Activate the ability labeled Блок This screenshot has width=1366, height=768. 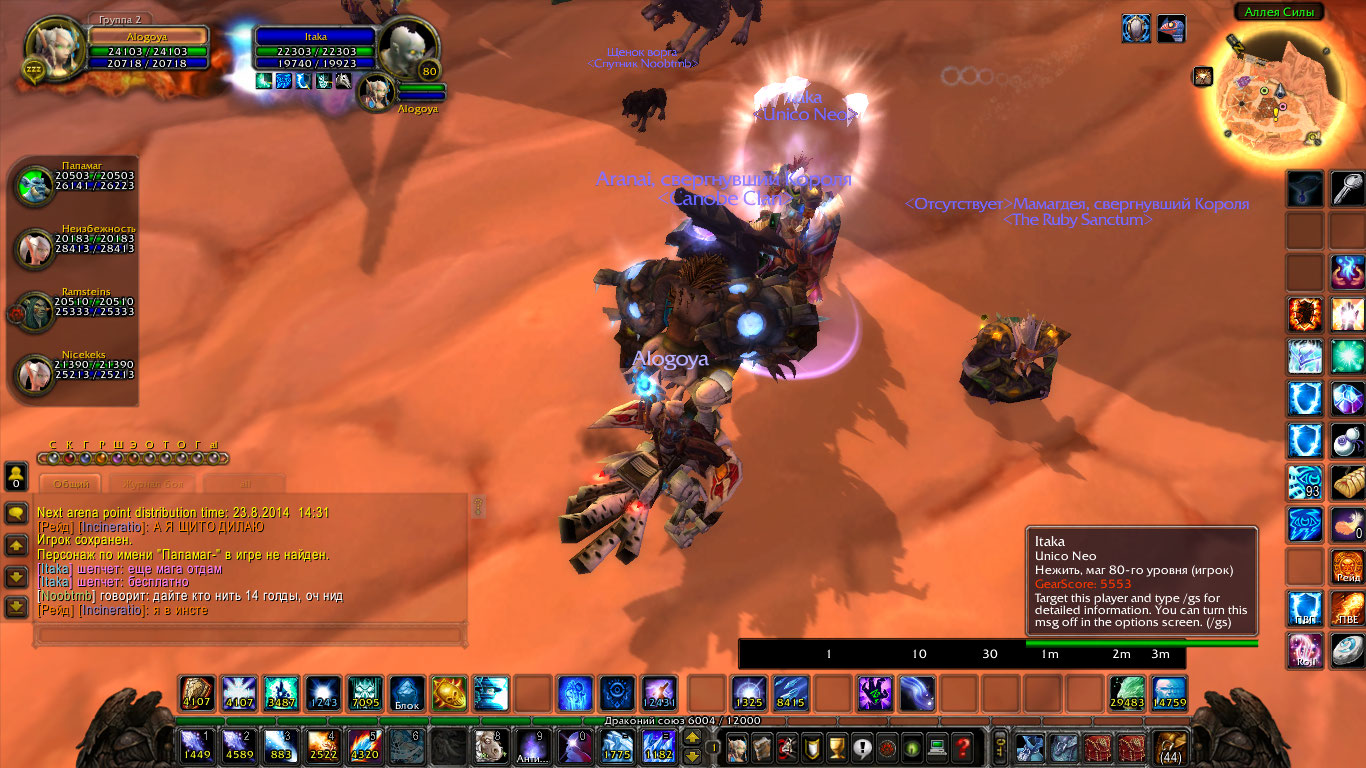[x=407, y=693]
